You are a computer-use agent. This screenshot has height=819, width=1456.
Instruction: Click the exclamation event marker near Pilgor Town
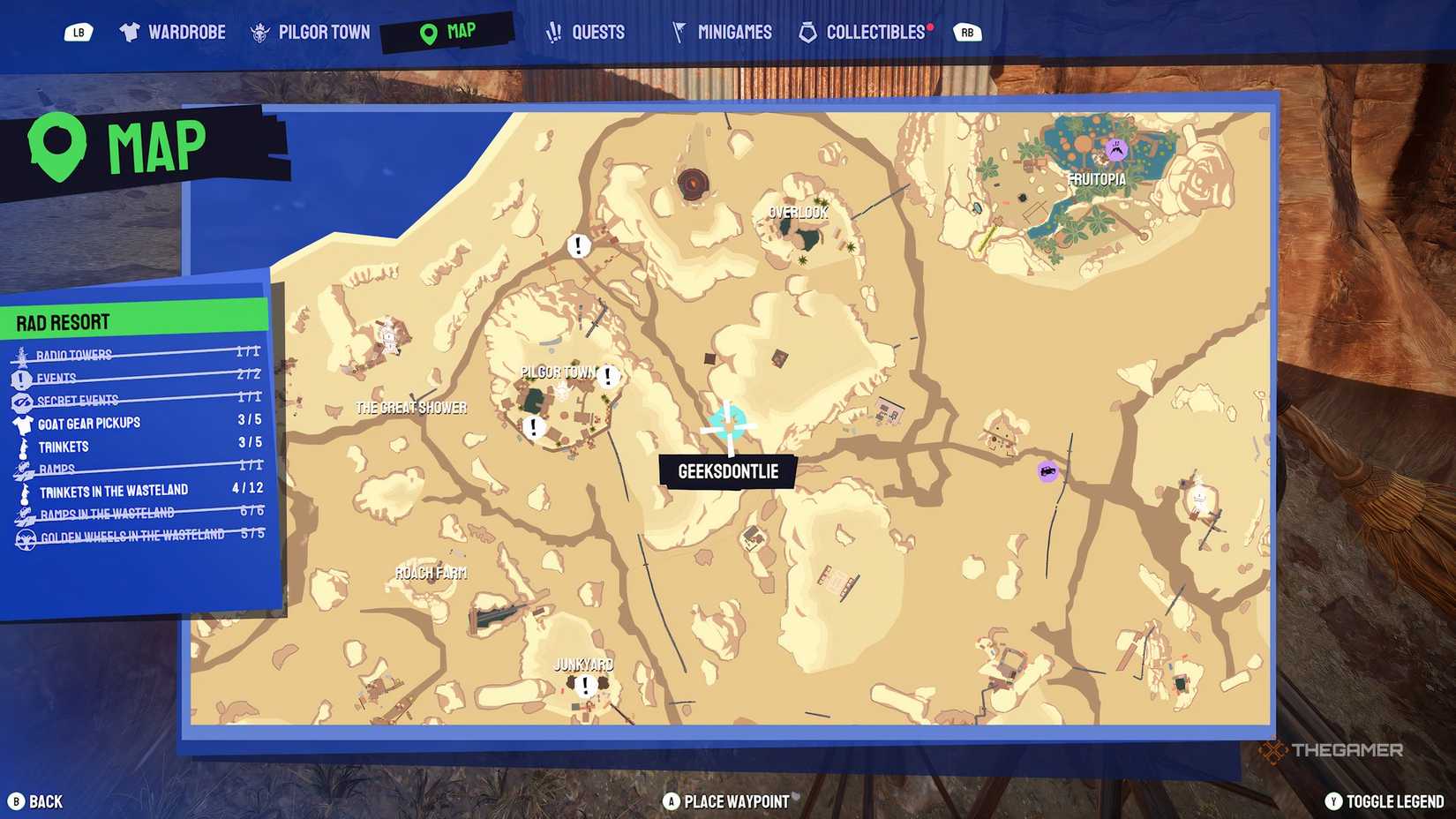(x=606, y=377)
